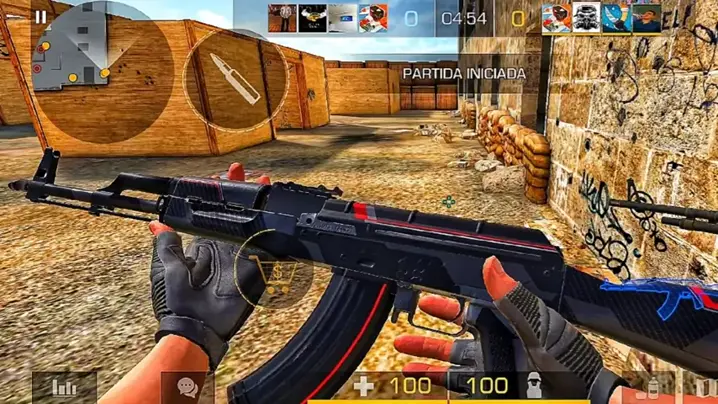Open the chat speech-bubble button

[x=188, y=387]
